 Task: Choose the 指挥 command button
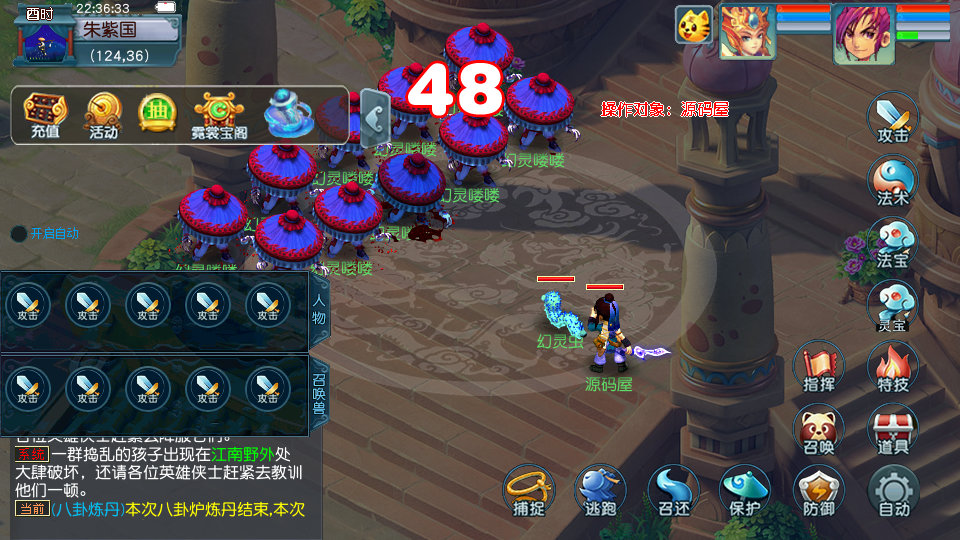[x=819, y=367]
